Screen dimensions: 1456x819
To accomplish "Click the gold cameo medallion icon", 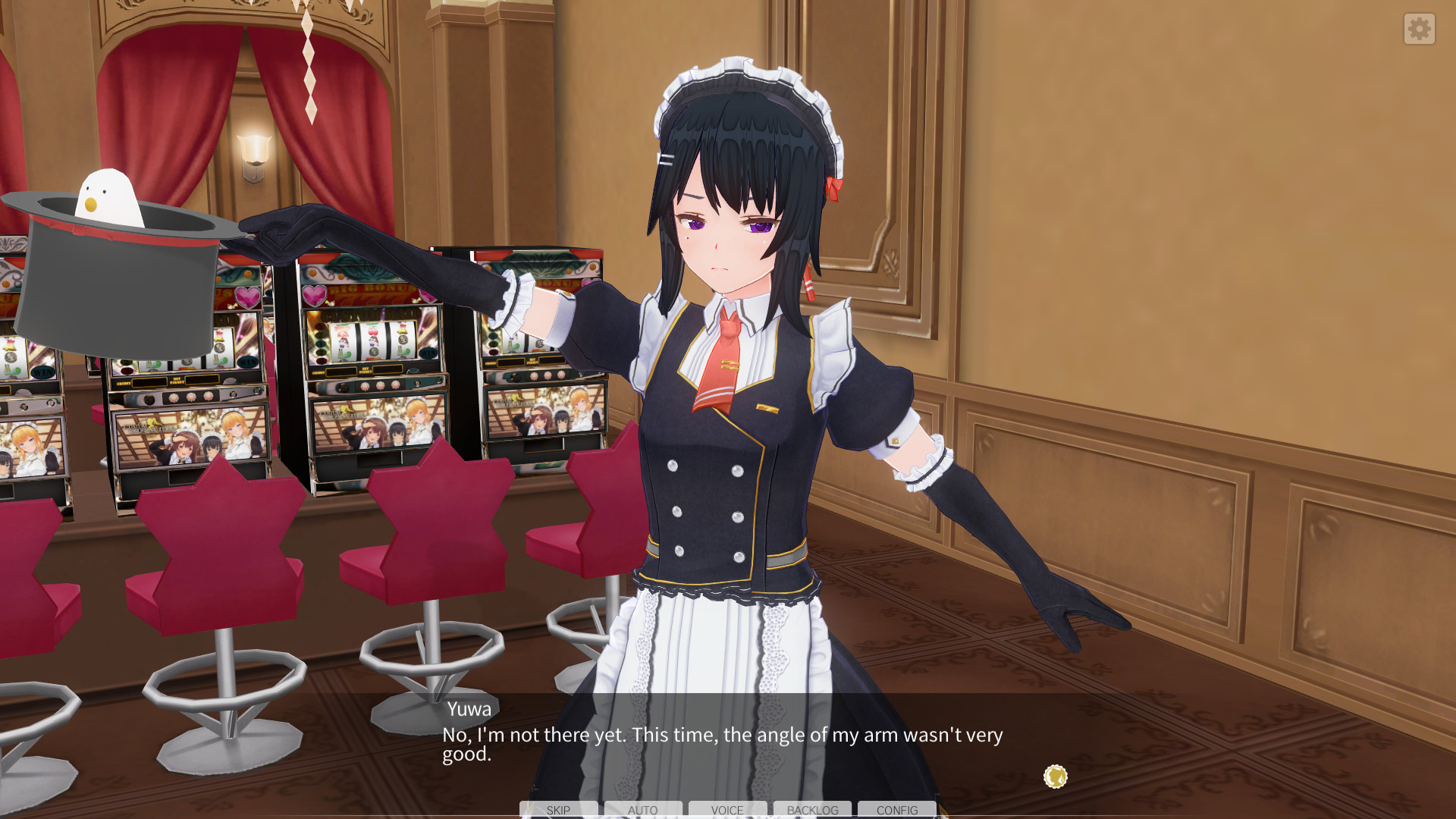I will point(1054,777).
